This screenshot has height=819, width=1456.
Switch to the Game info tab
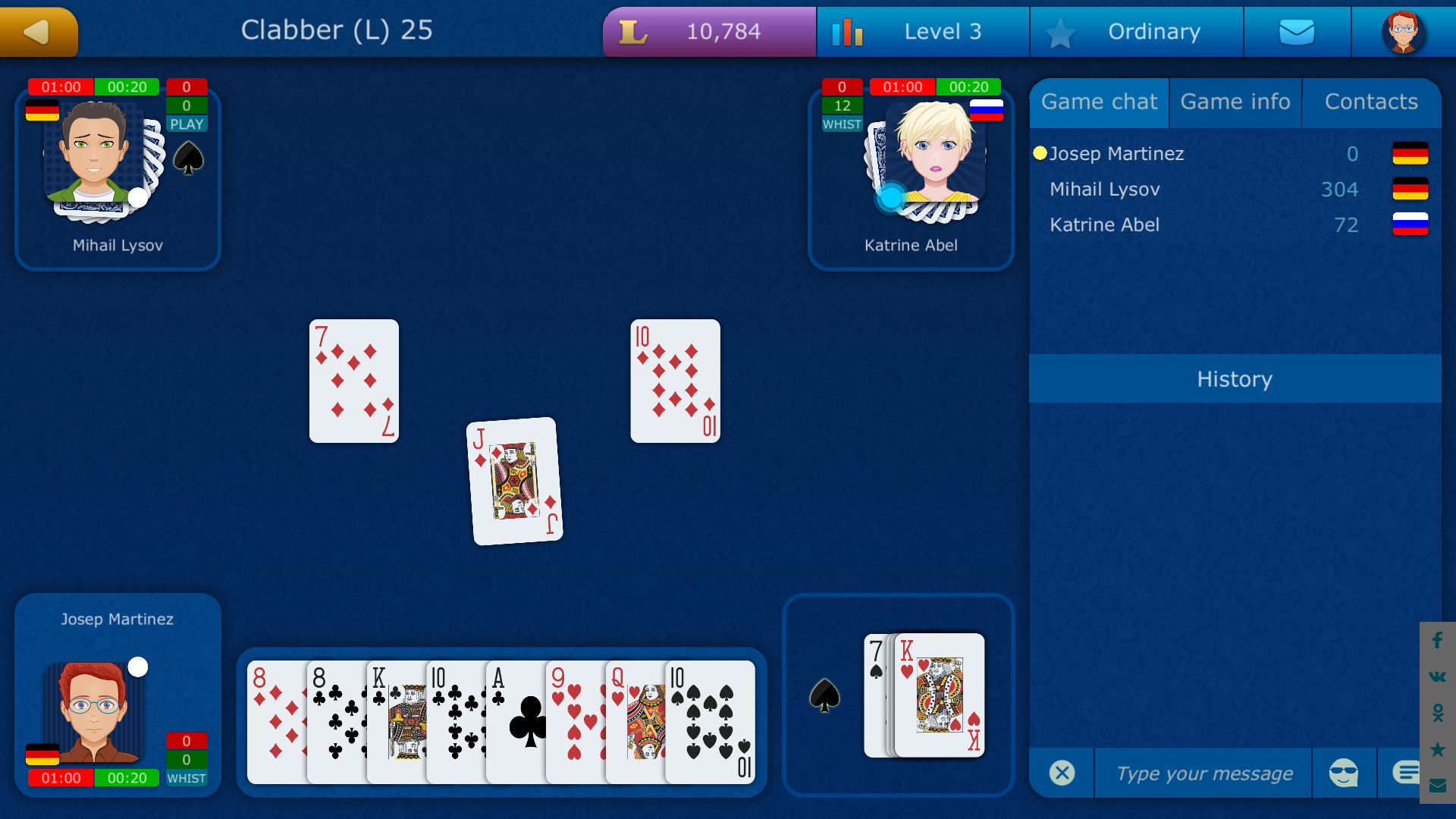1235,102
